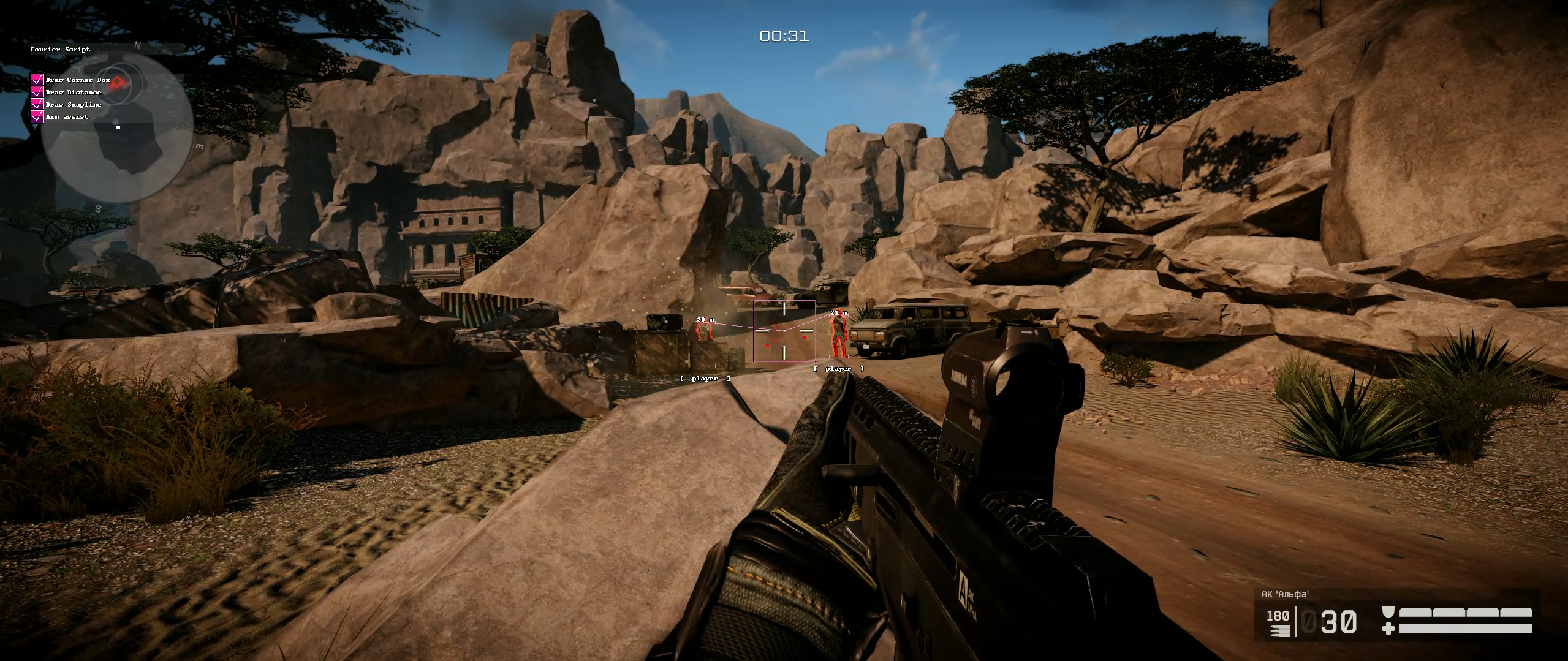
Task: Select the red enemy marker on the minimap
Action: [116, 83]
